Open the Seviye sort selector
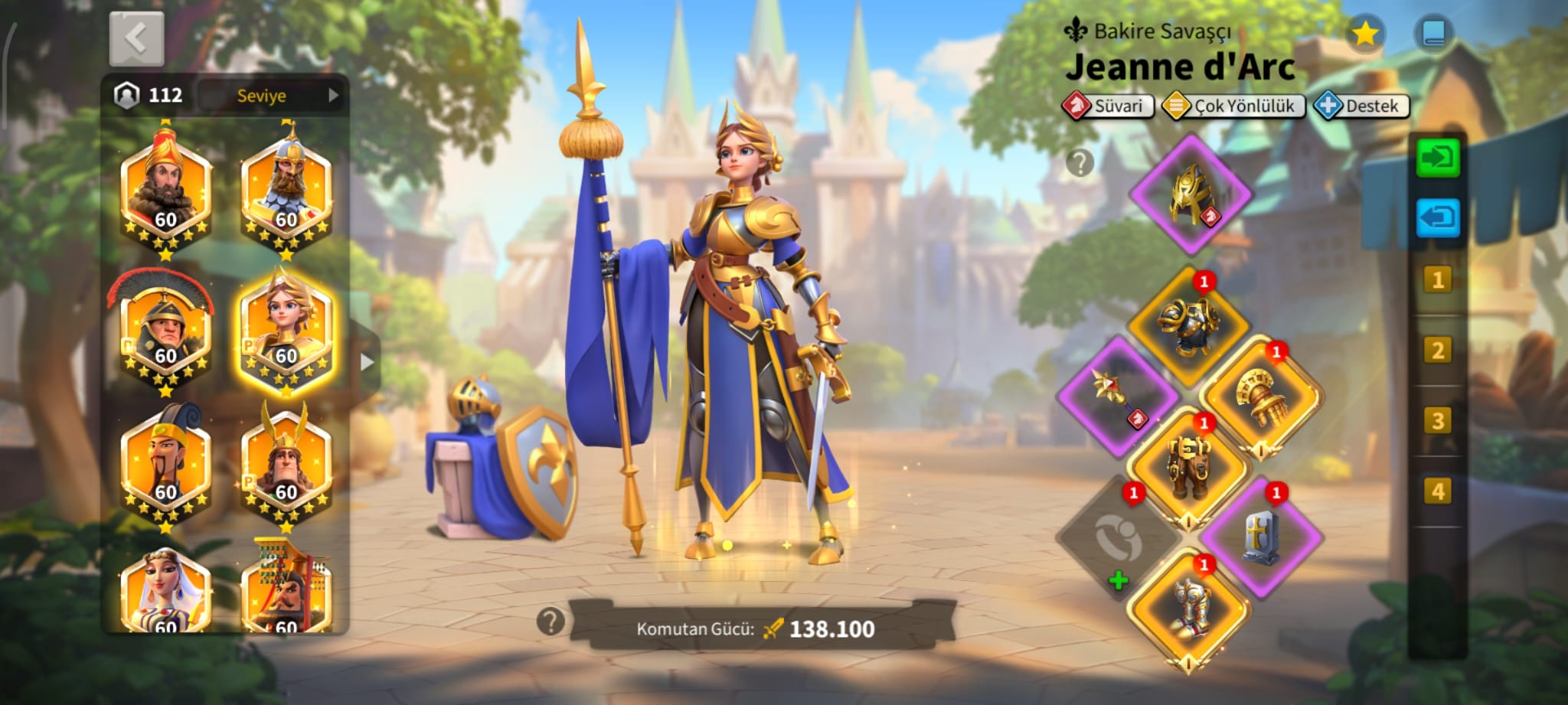 pos(273,96)
